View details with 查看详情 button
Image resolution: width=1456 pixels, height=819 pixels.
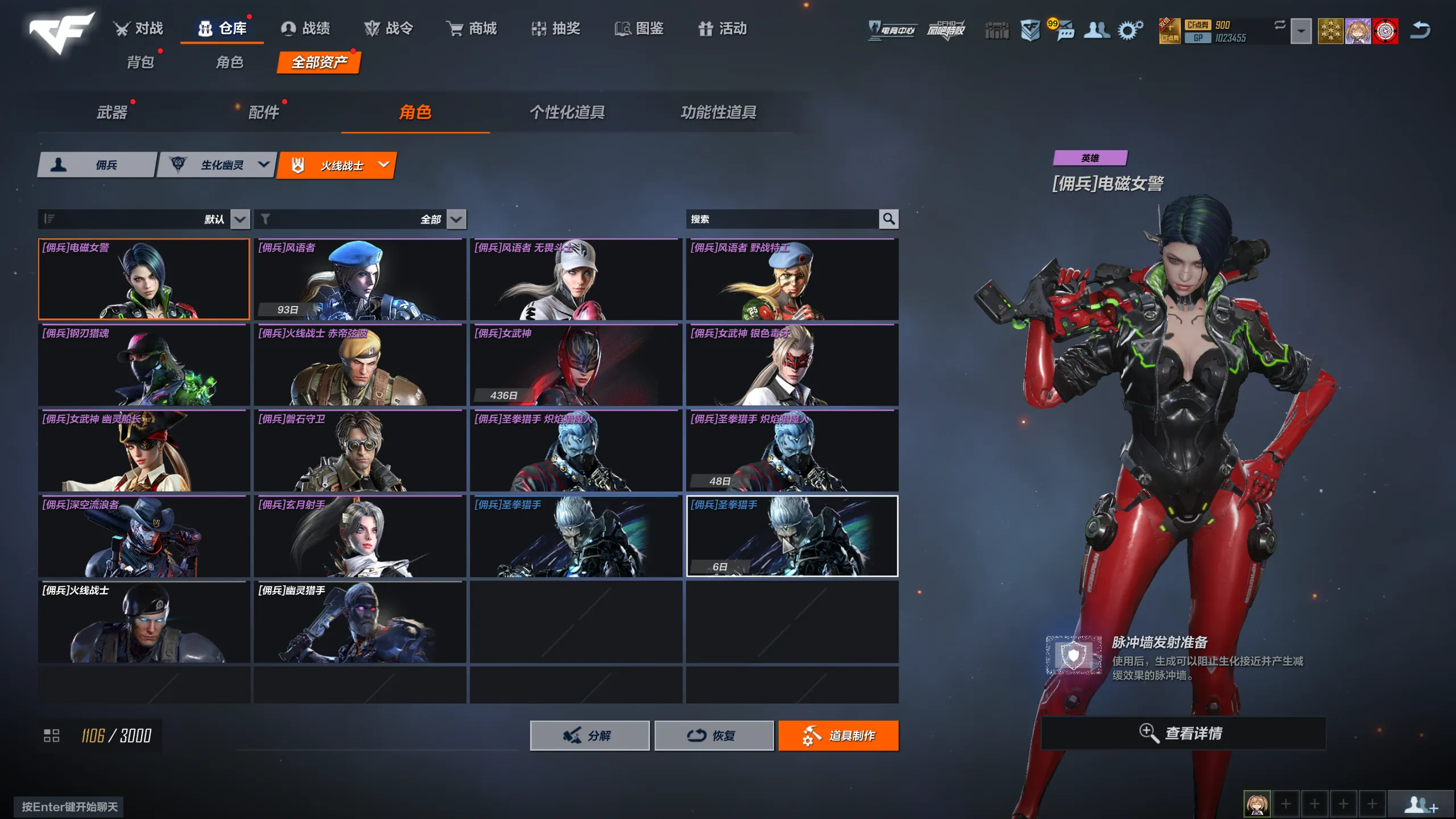coord(1183,733)
